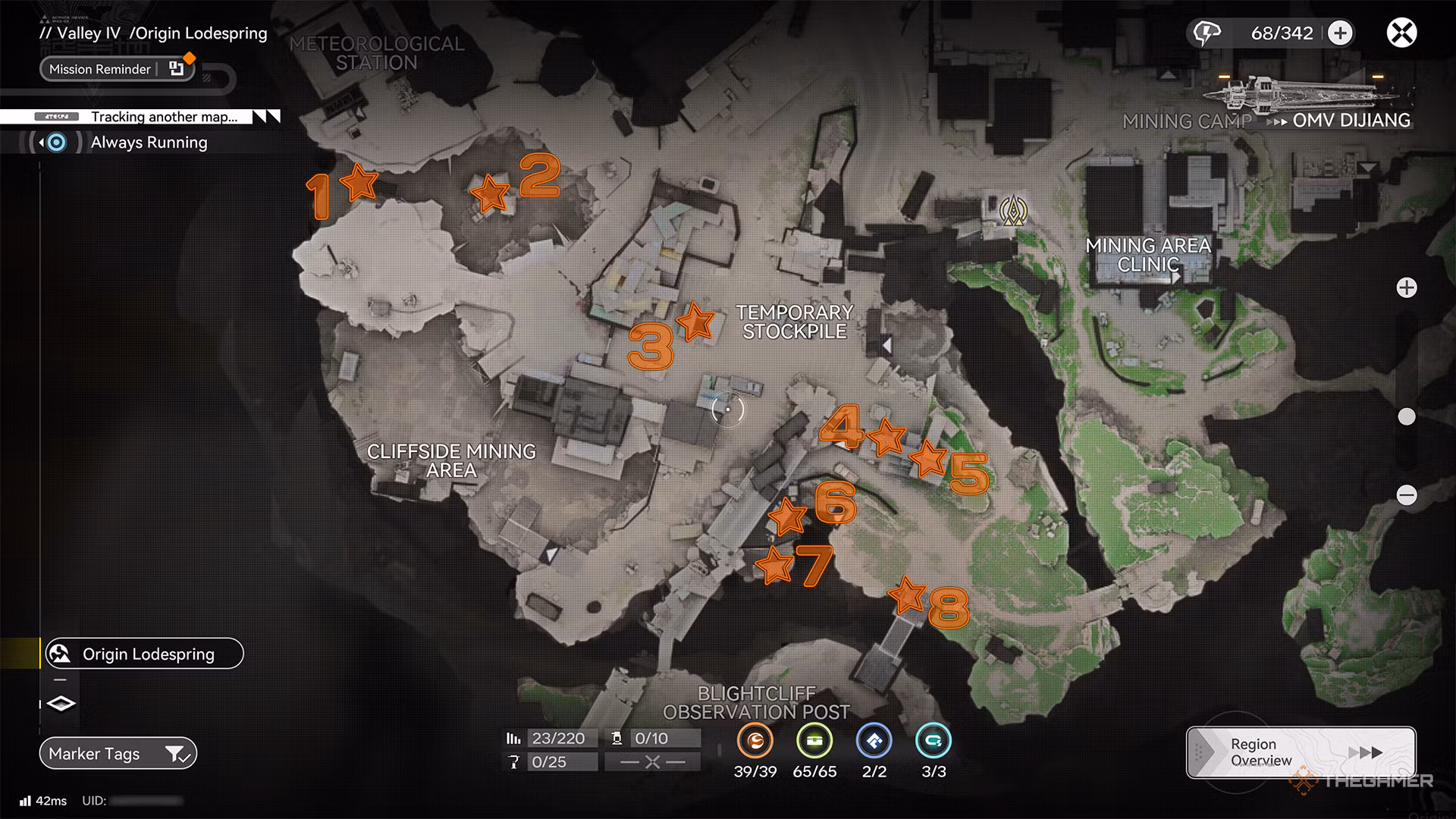Click the orange echo icon showing 39/39
1456x819 pixels.
click(755, 742)
